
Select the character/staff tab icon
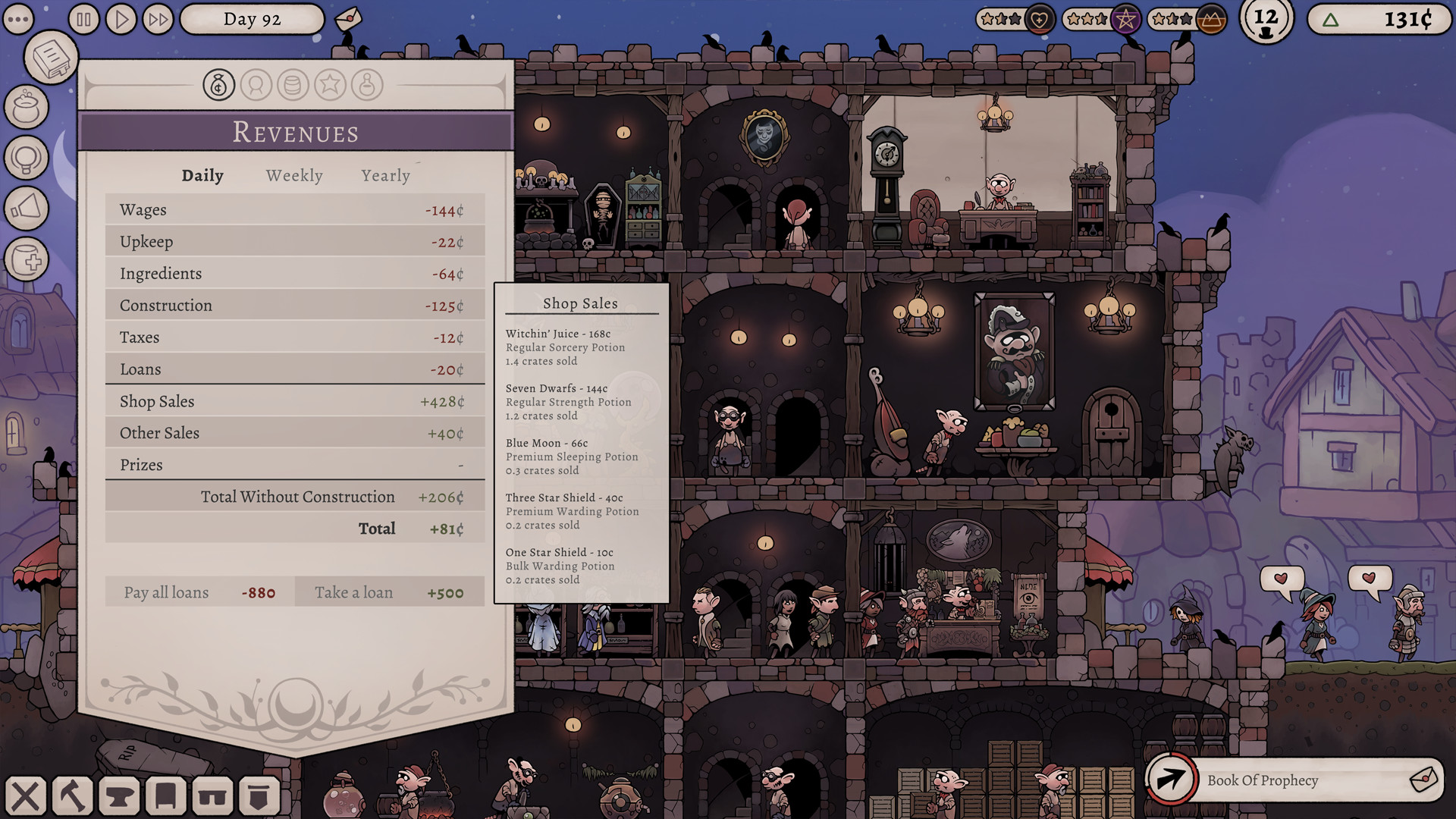tap(257, 85)
